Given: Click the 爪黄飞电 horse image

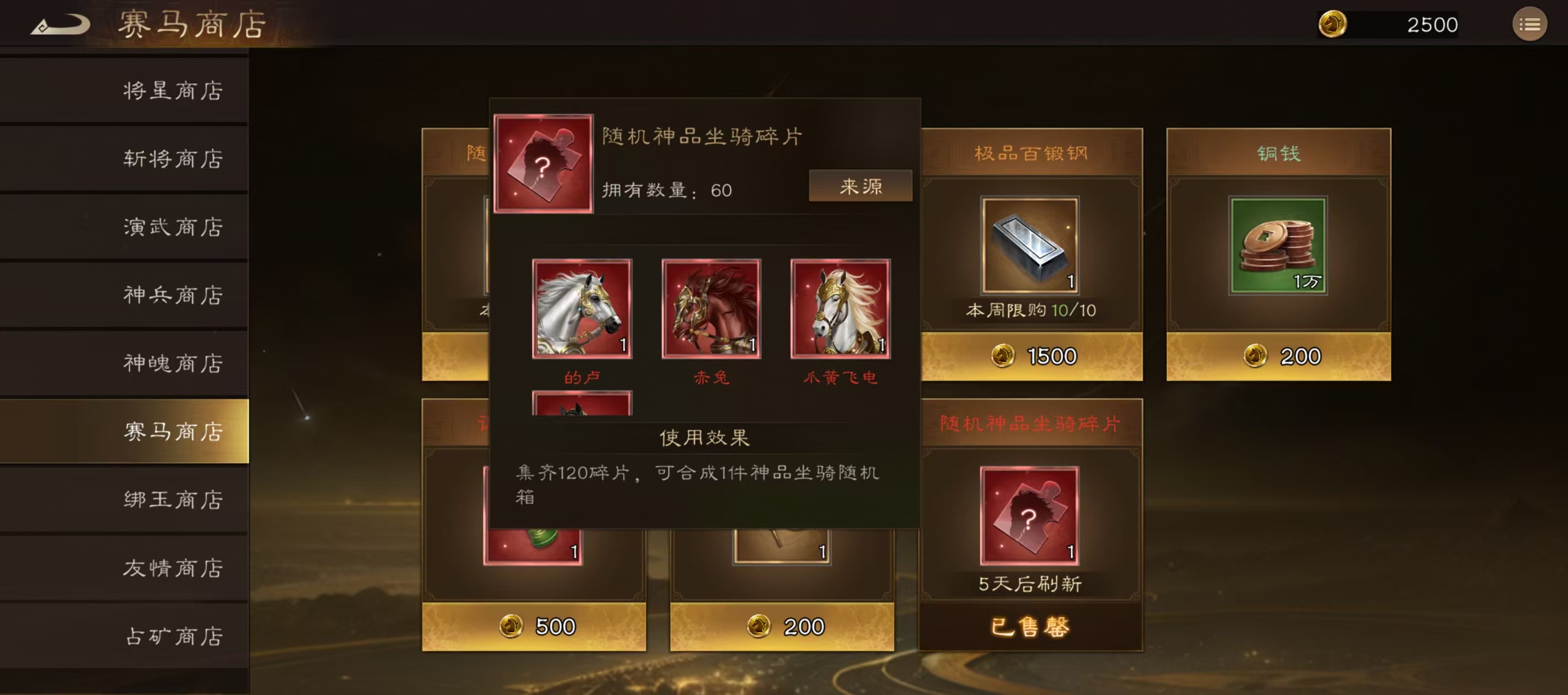Looking at the screenshot, I should 840,309.
